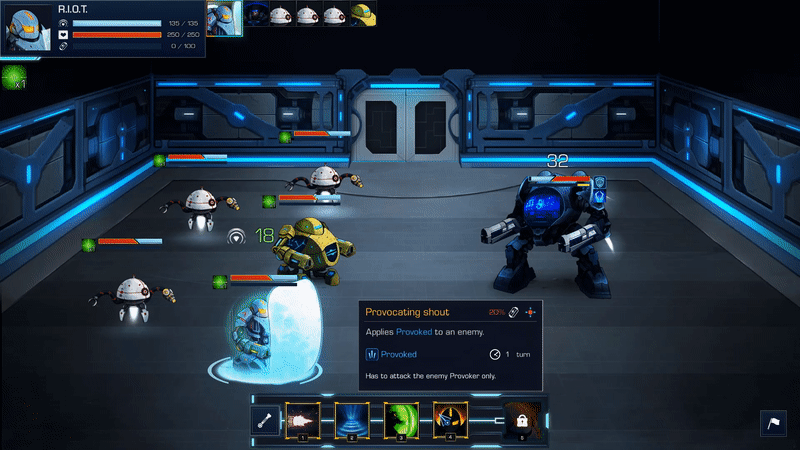Click the white surrender flag button

pos(774,423)
